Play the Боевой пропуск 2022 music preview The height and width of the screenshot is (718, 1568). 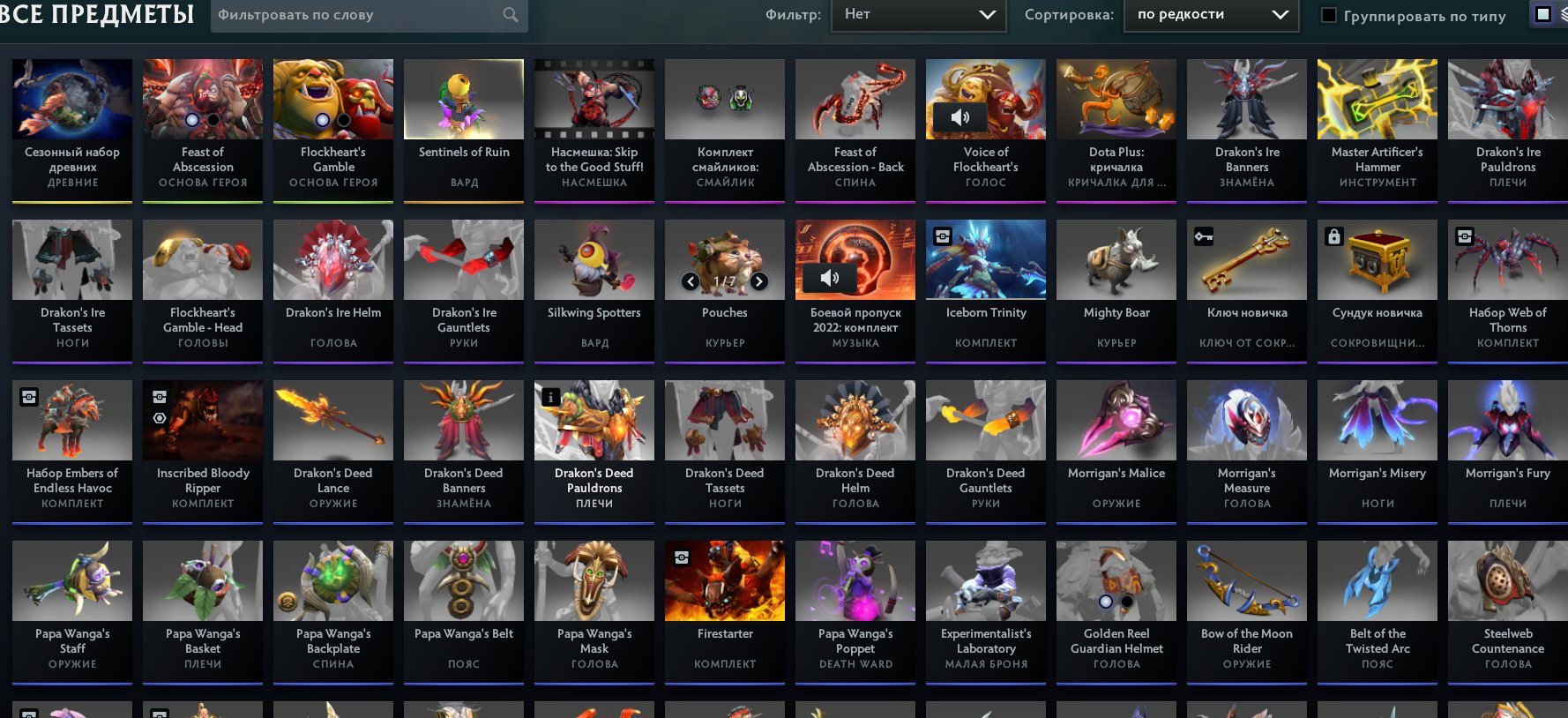pos(829,278)
